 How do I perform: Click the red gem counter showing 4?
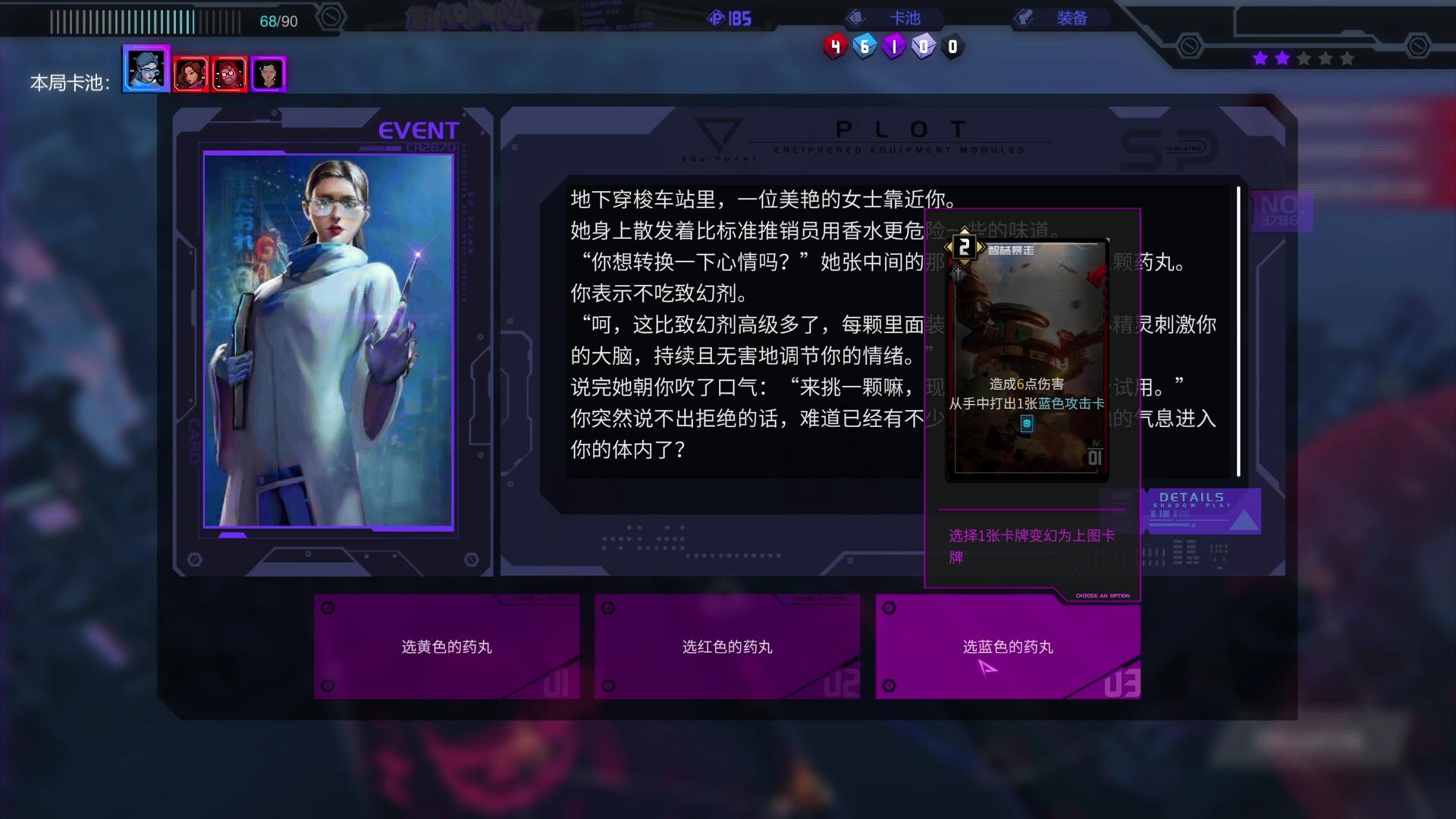click(834, 45)
